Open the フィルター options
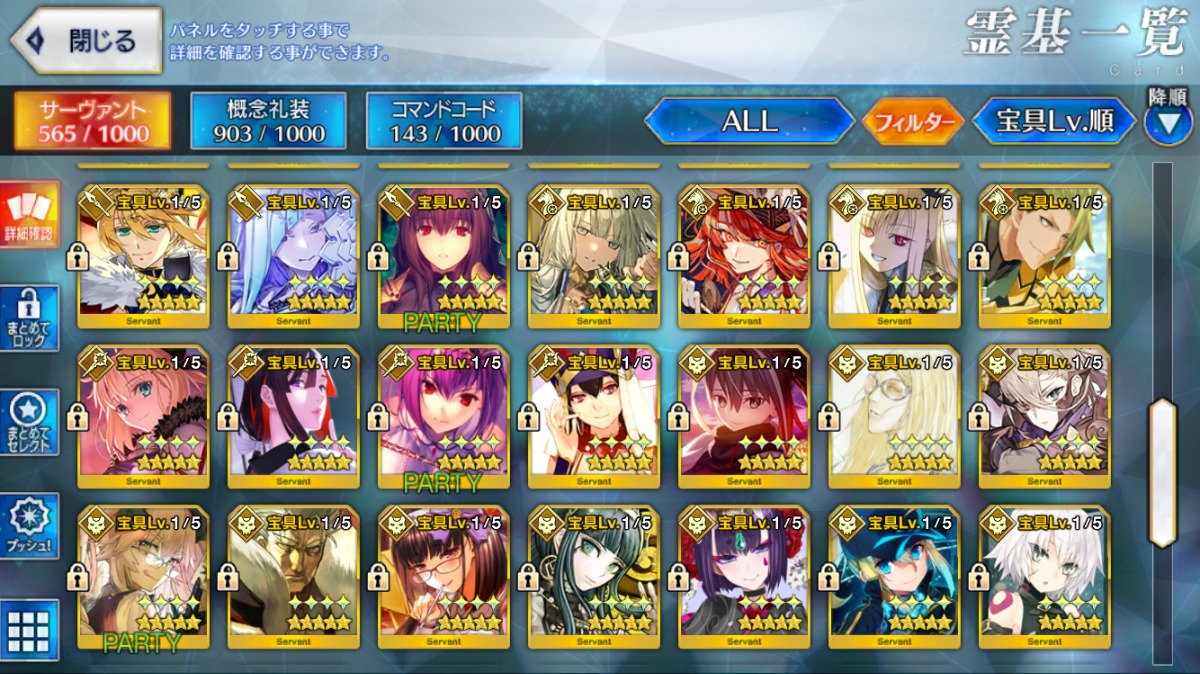1200x674 pixels. point(913,123)
